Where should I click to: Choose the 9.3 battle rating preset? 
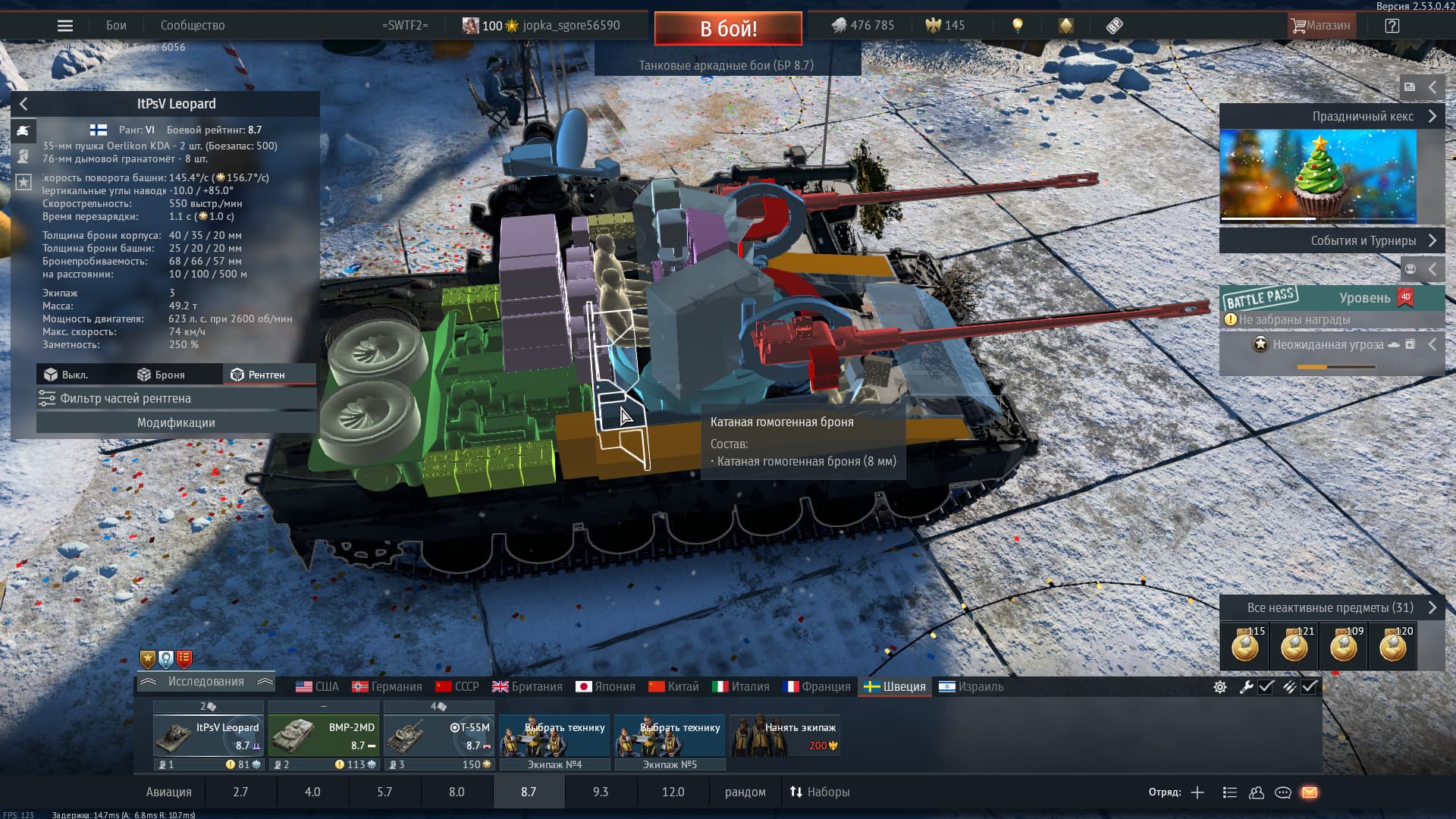600,792
